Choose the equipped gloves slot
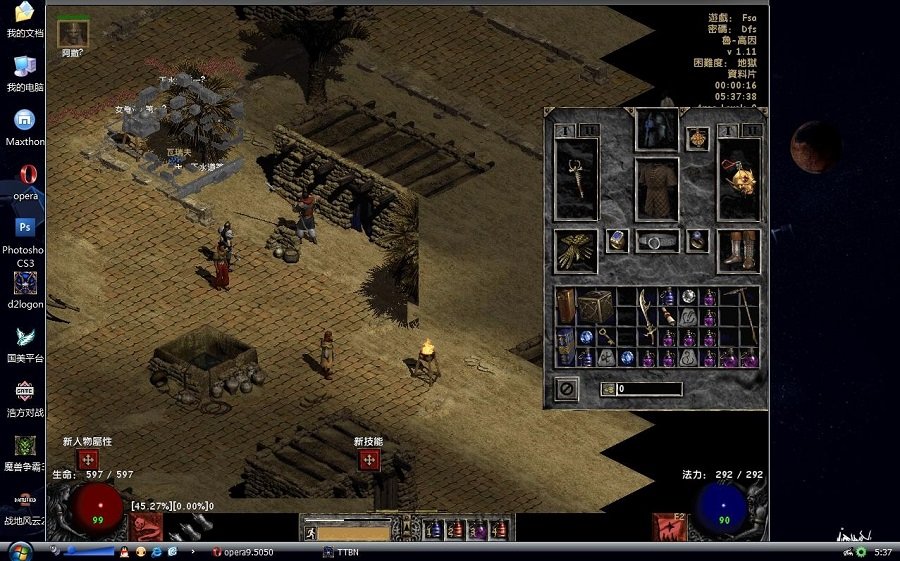The height and width of the screenshot is (561, 900). coord(576,250)
